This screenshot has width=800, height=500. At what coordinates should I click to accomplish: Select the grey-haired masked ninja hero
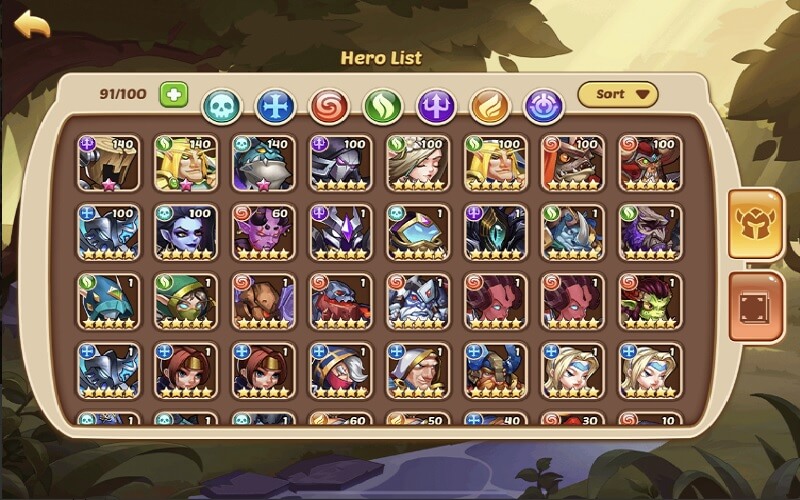340,371
